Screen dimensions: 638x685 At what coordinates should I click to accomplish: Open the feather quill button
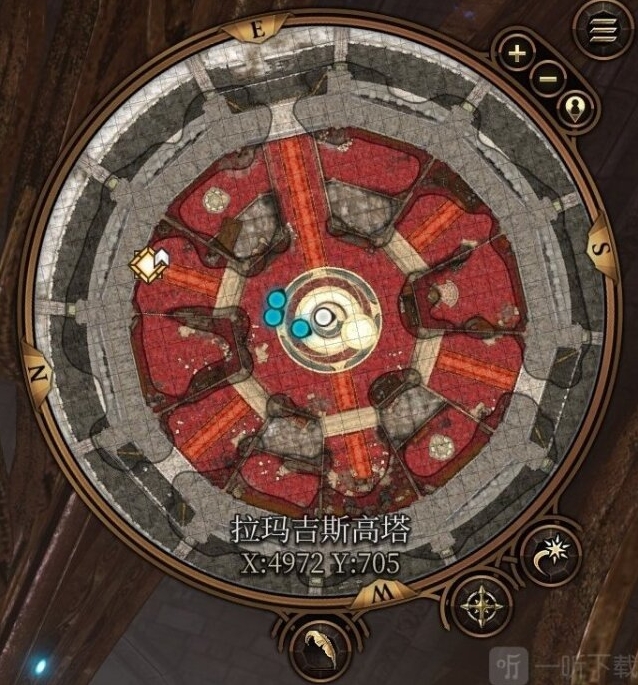pyautogui.click(x=318, y=645)
